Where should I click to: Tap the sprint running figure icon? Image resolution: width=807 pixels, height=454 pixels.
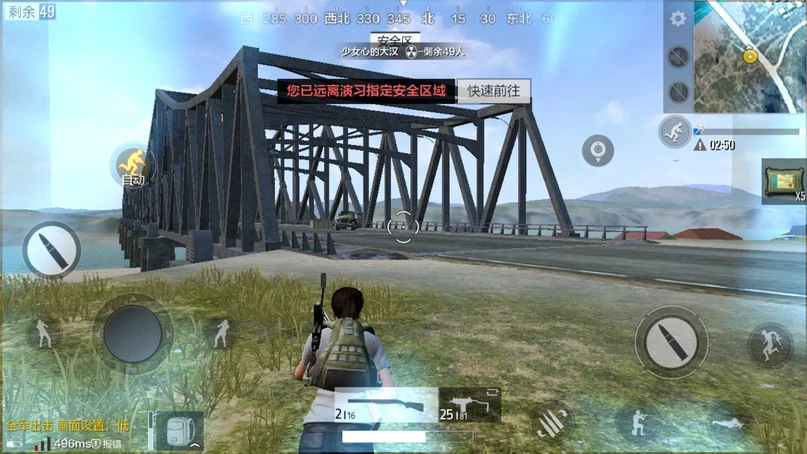point(673,131)
